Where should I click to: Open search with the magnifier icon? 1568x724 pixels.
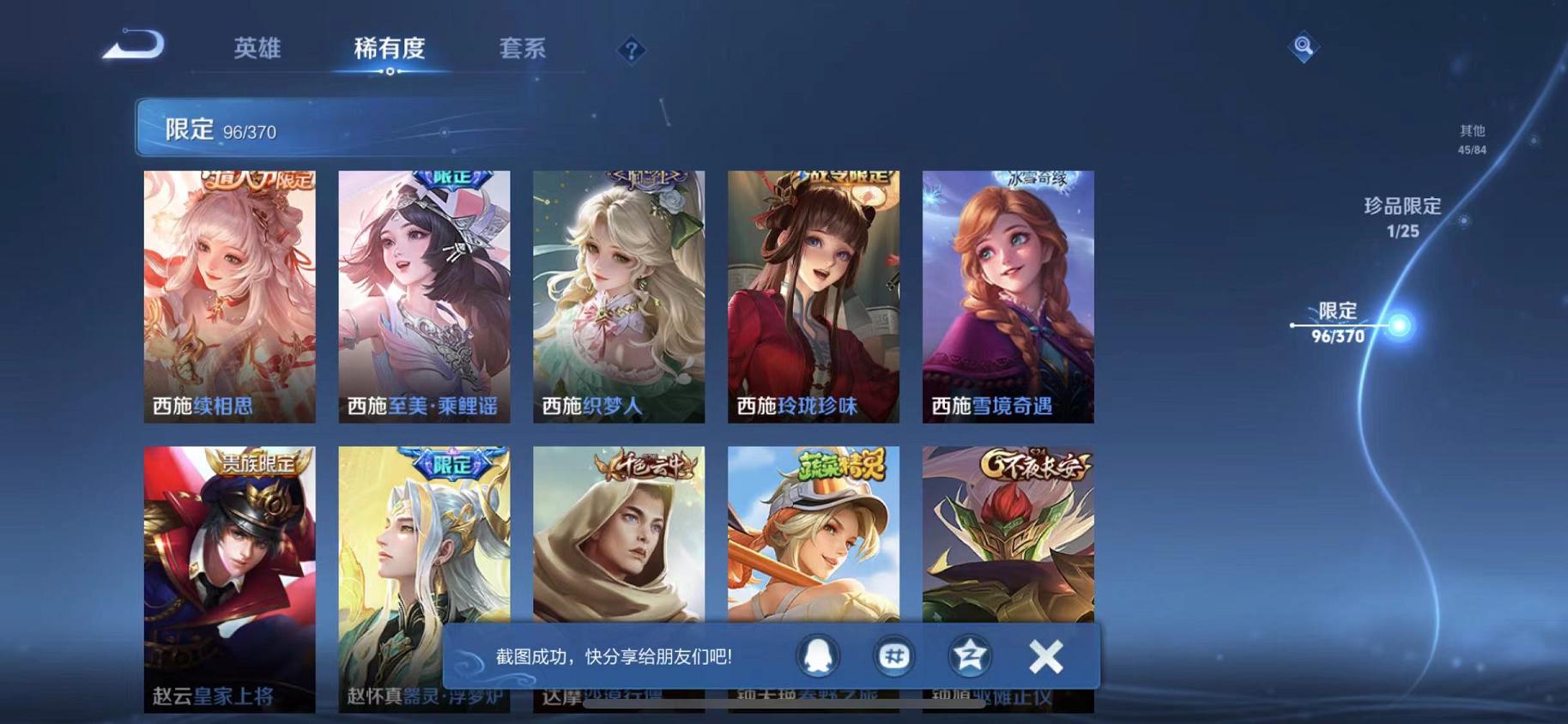pos(1304,47)
